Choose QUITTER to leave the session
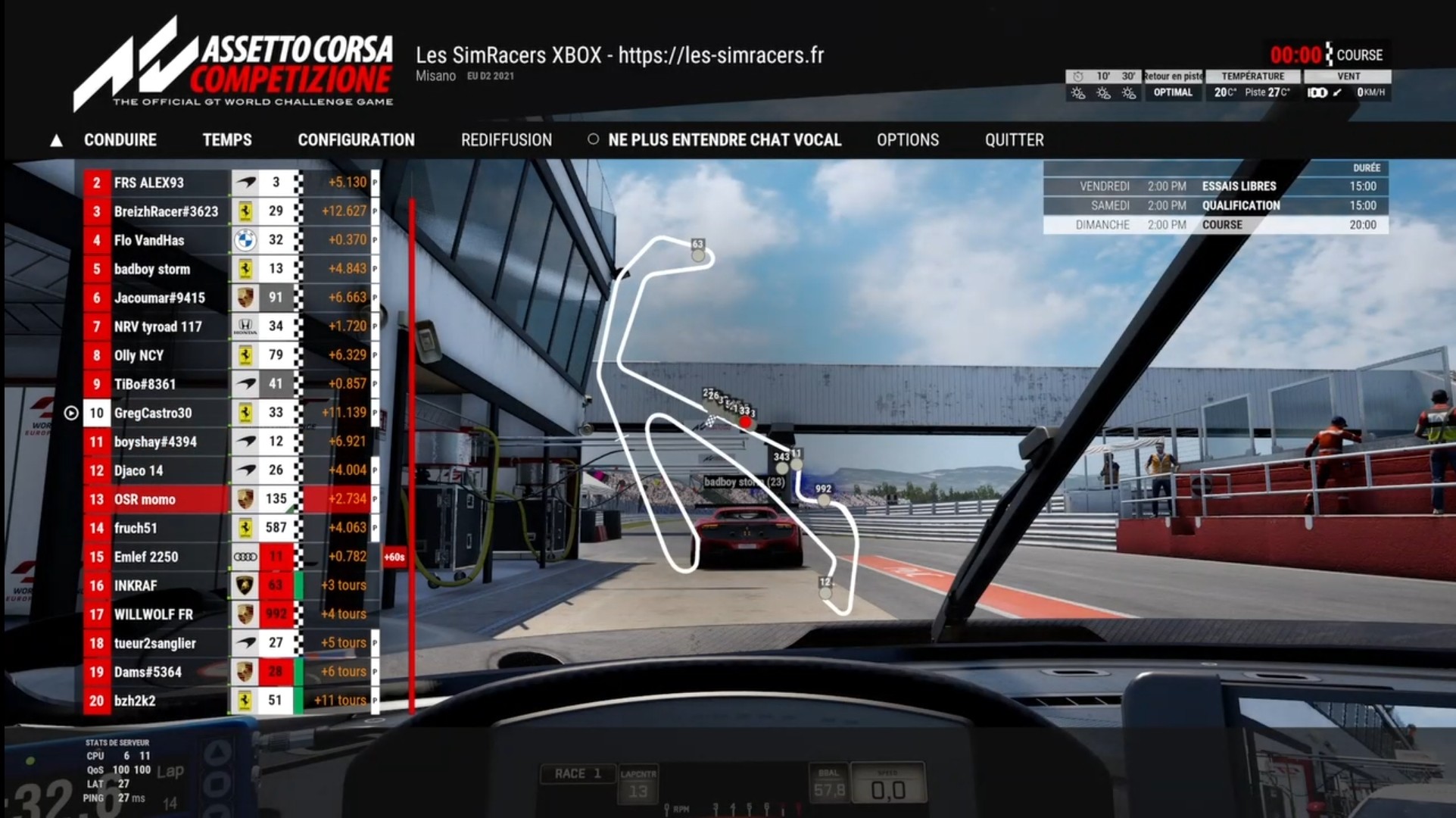This screenshot has height=818, width=1456. [x=1014, y=140]
